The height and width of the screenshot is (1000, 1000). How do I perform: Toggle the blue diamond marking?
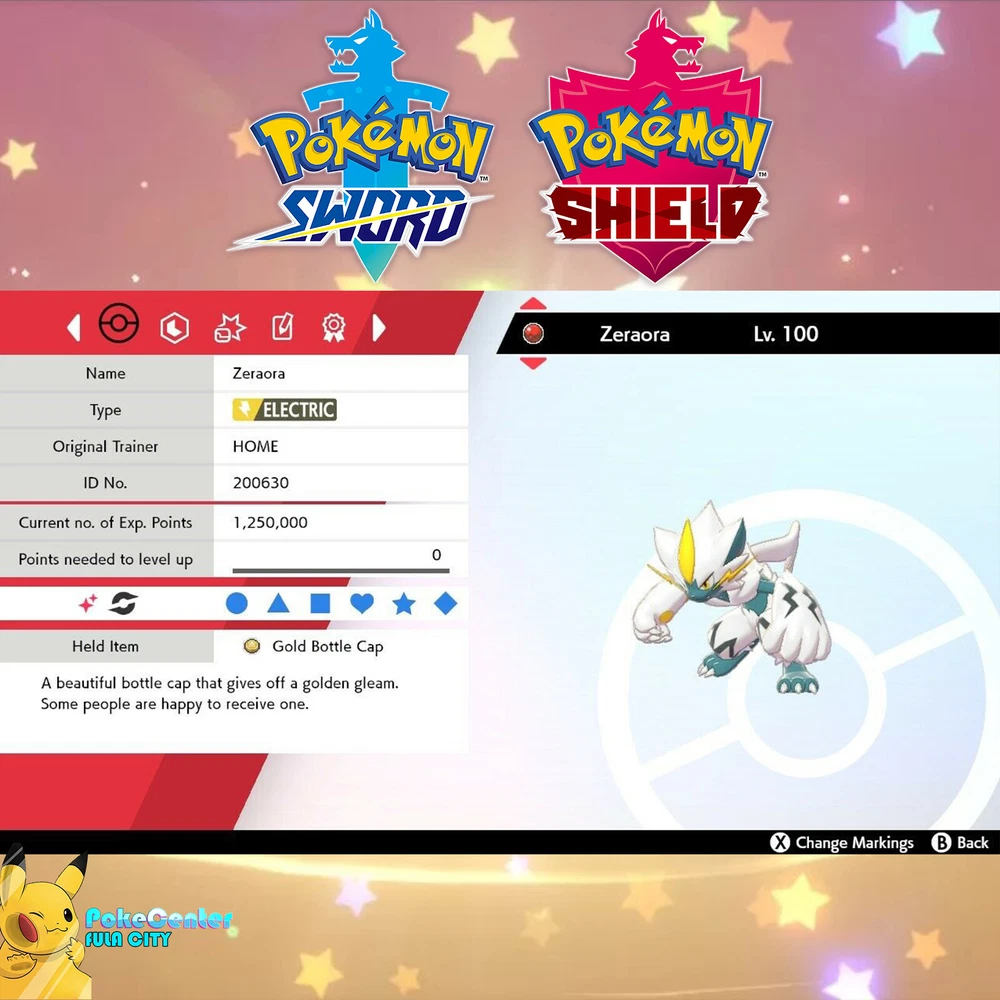pyautogui.click(x=446, y=603)
